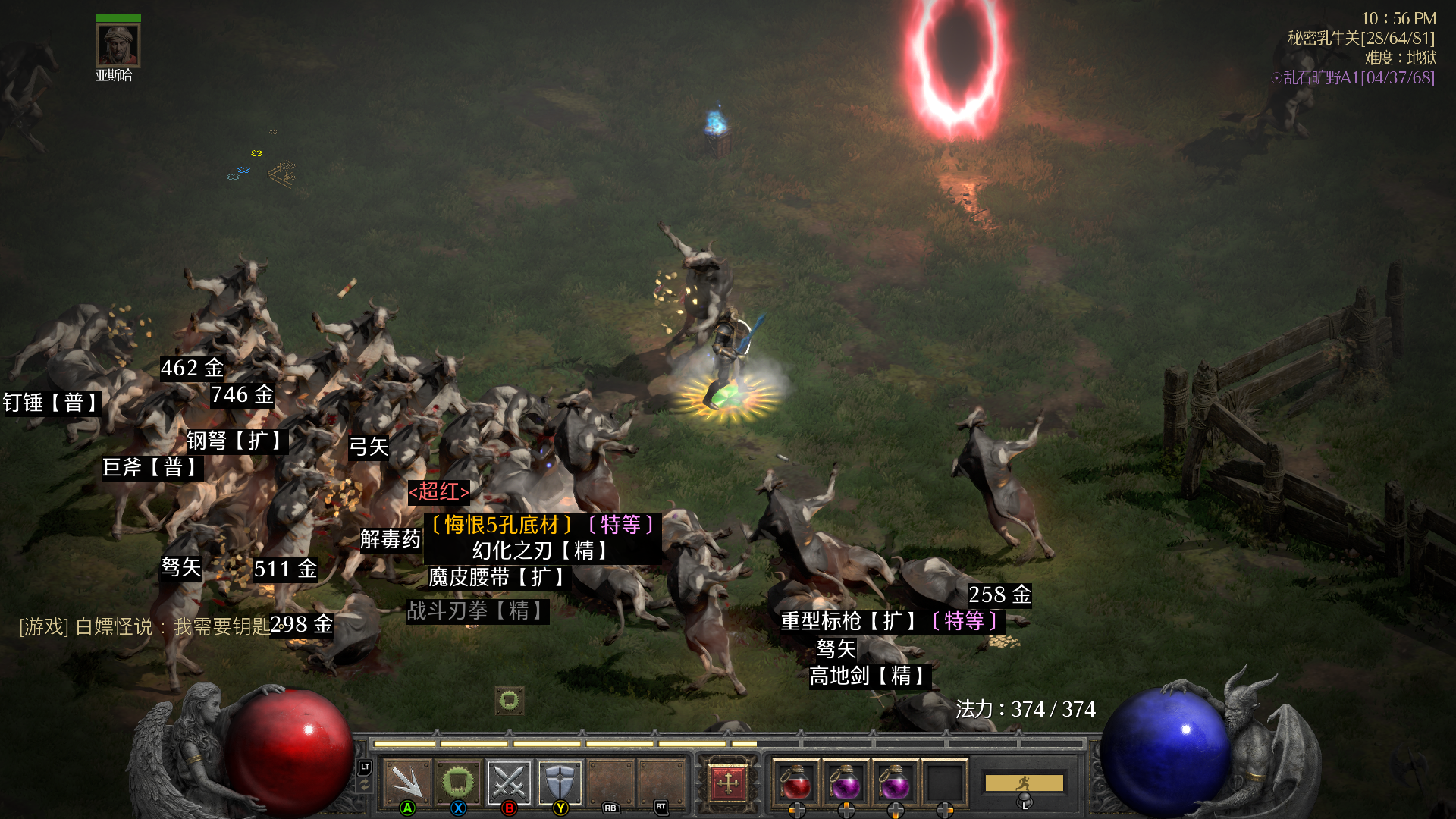Use the red healing potion in the belt
Viewport: 1456px width, 819px height.
tap(795, 782)
